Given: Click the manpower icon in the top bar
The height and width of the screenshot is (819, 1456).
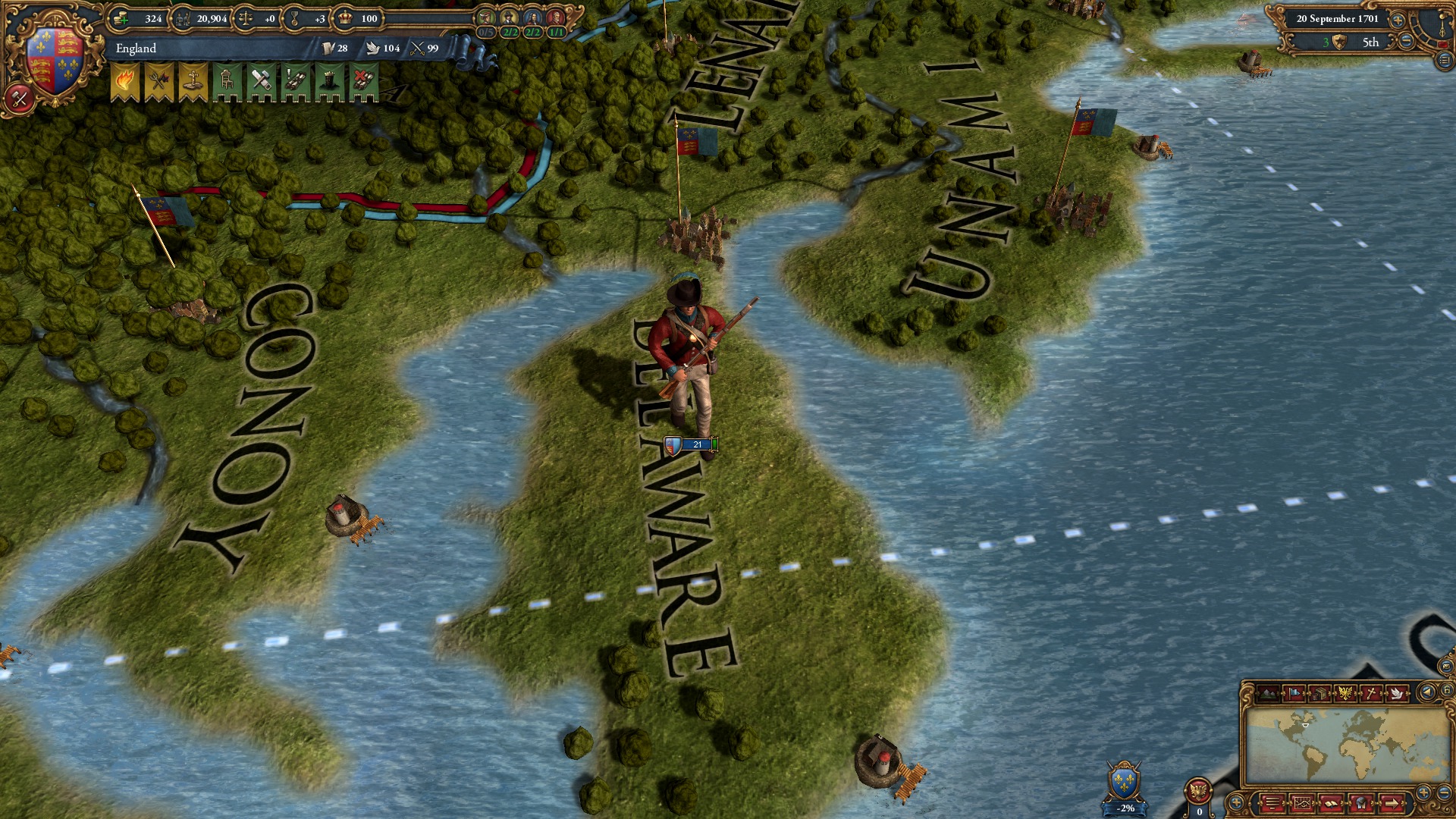Looking at the screenshot, I should [184, 18].
